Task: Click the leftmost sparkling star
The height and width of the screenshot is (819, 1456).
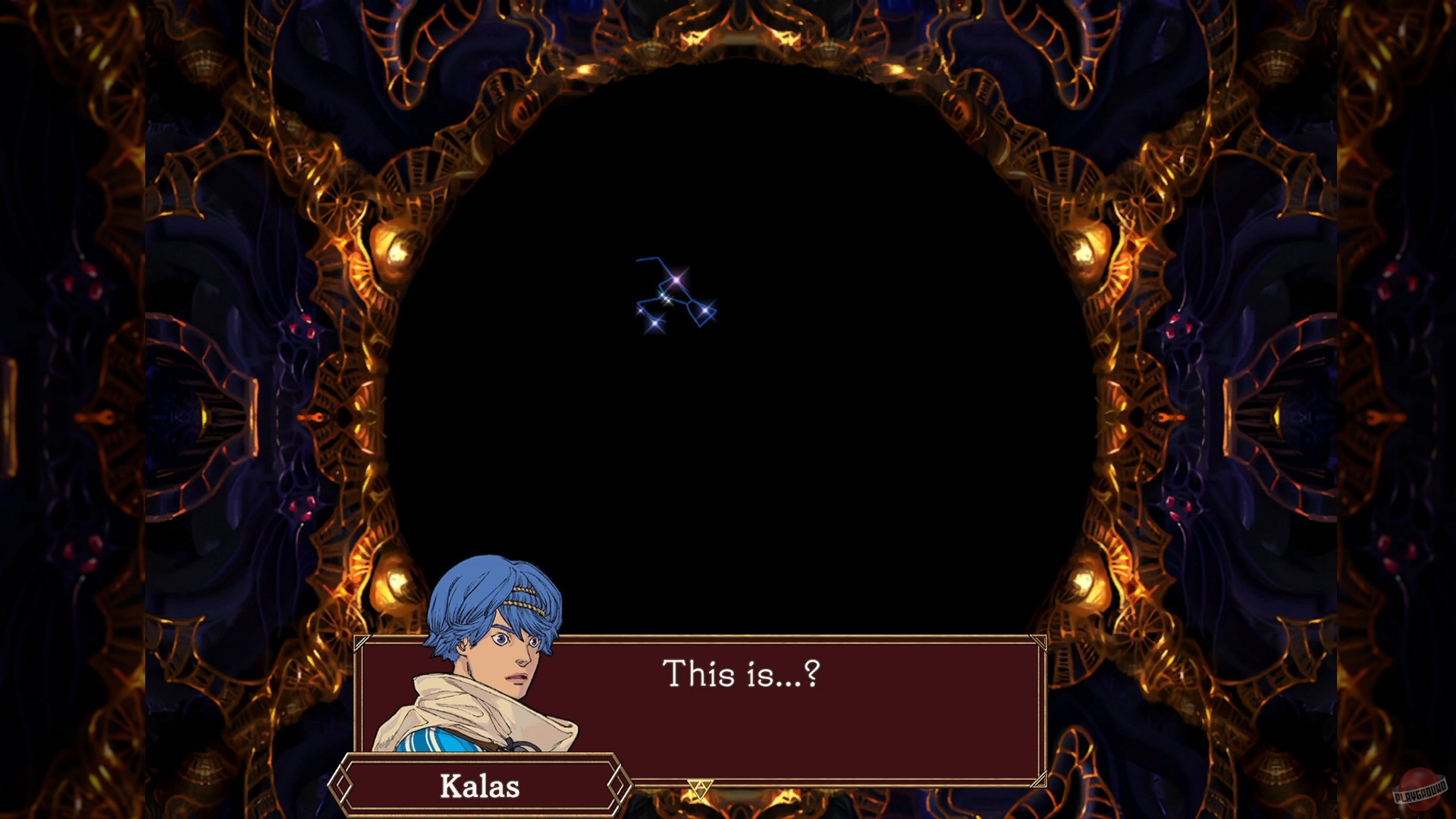Action: [x=640, y=310]
